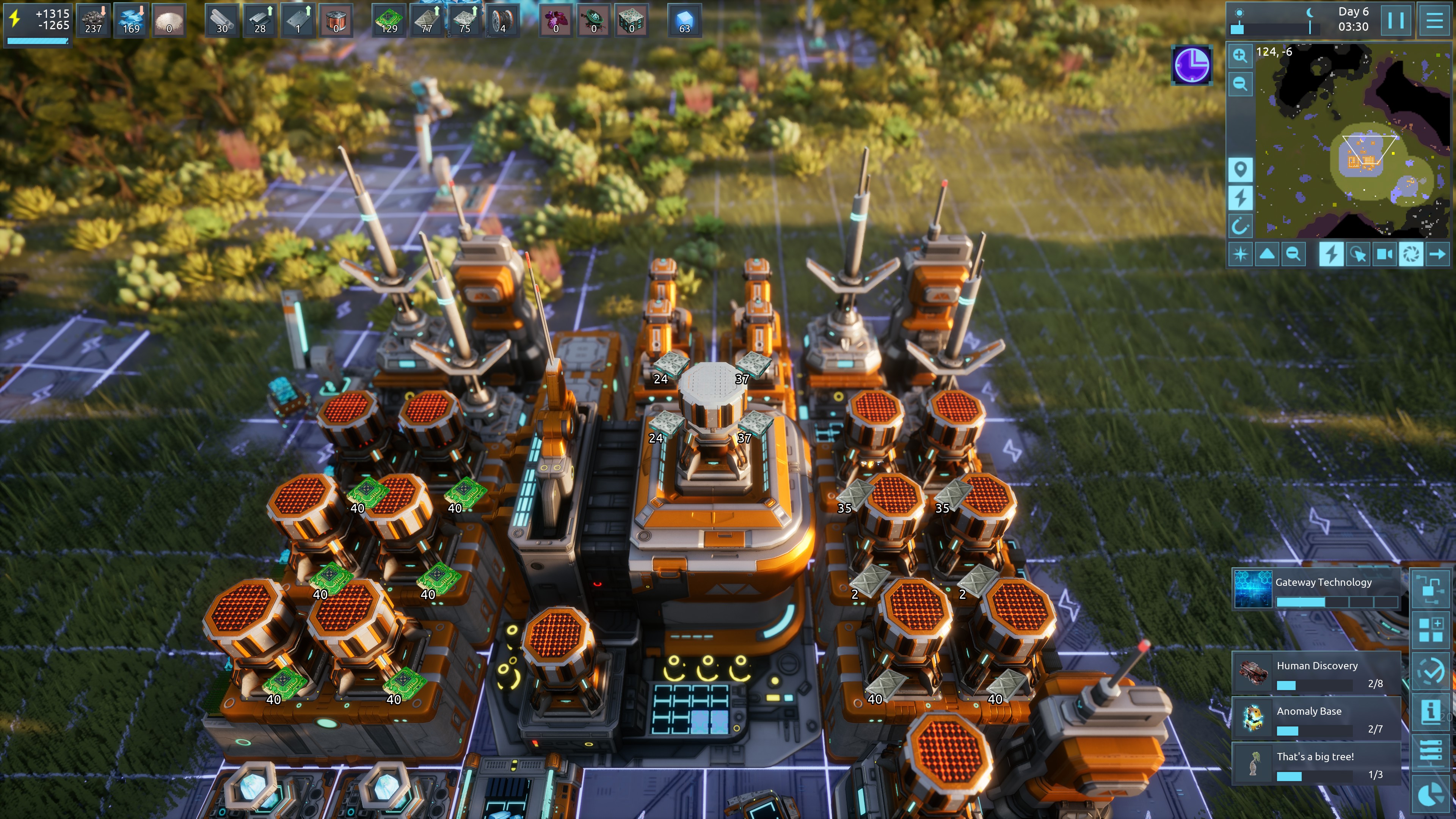The image size is (1456, 819).
Task: Select the green circuit board resource slot
Action: [x=389, y=20]
